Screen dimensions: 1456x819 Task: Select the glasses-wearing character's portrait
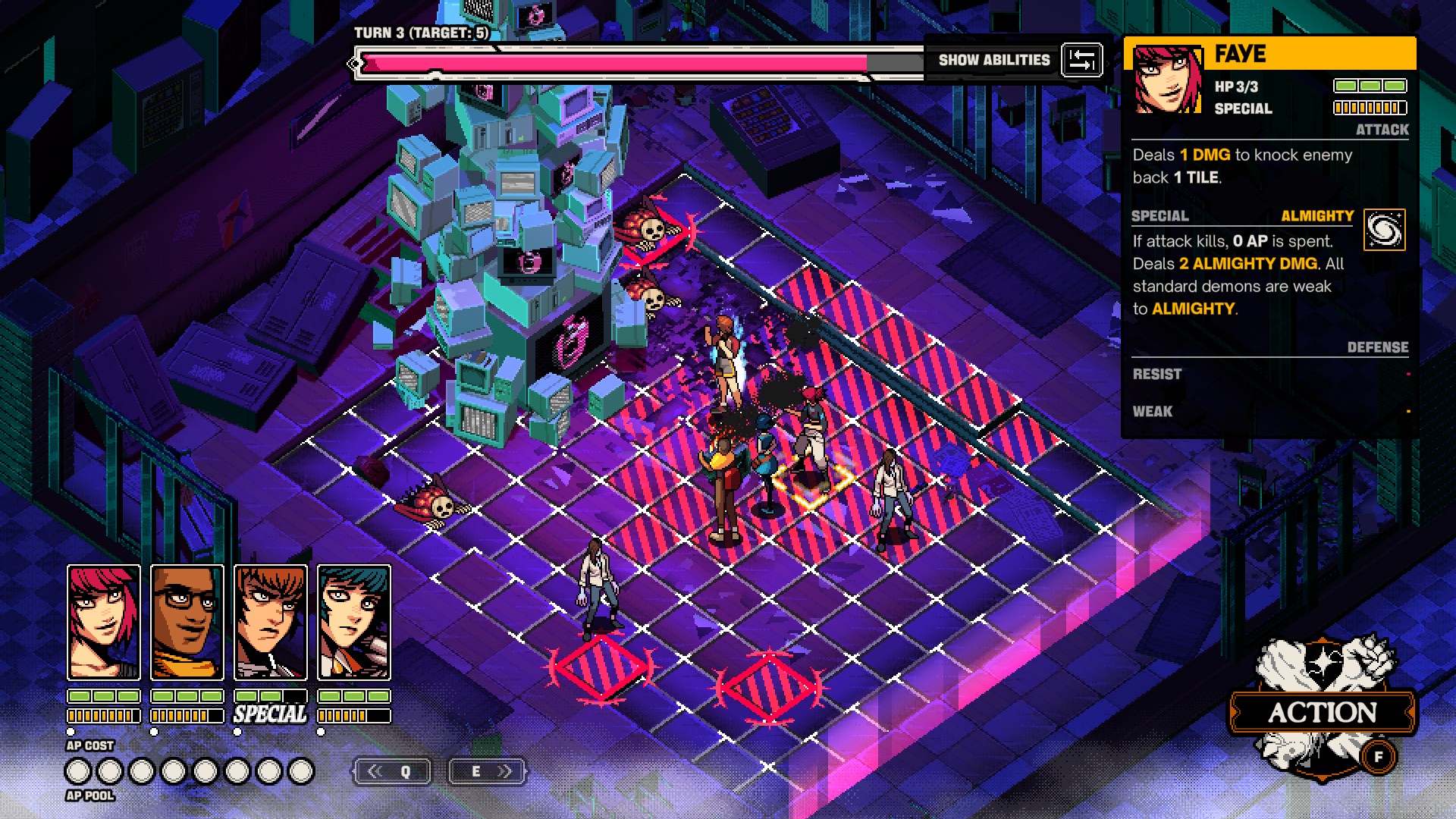pyautogui.click(x=187, y=622)
